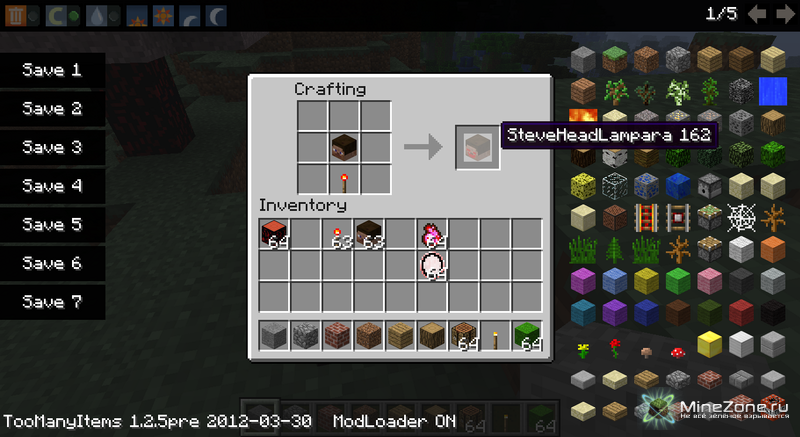Pick the water block from item panel

(772, 90)
